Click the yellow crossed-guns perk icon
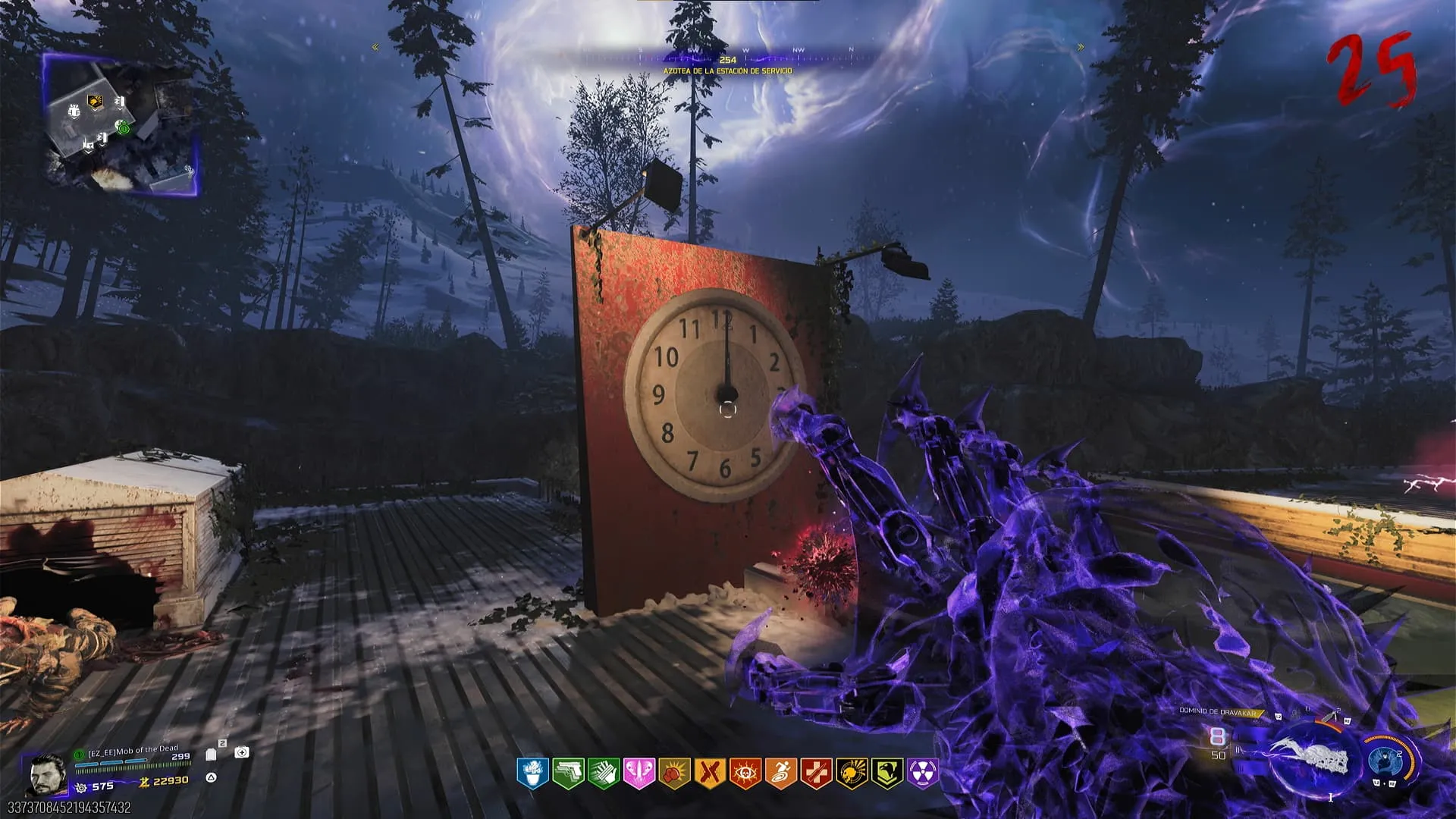This screenshot has height=819, width=1456. tap(708, 773)
